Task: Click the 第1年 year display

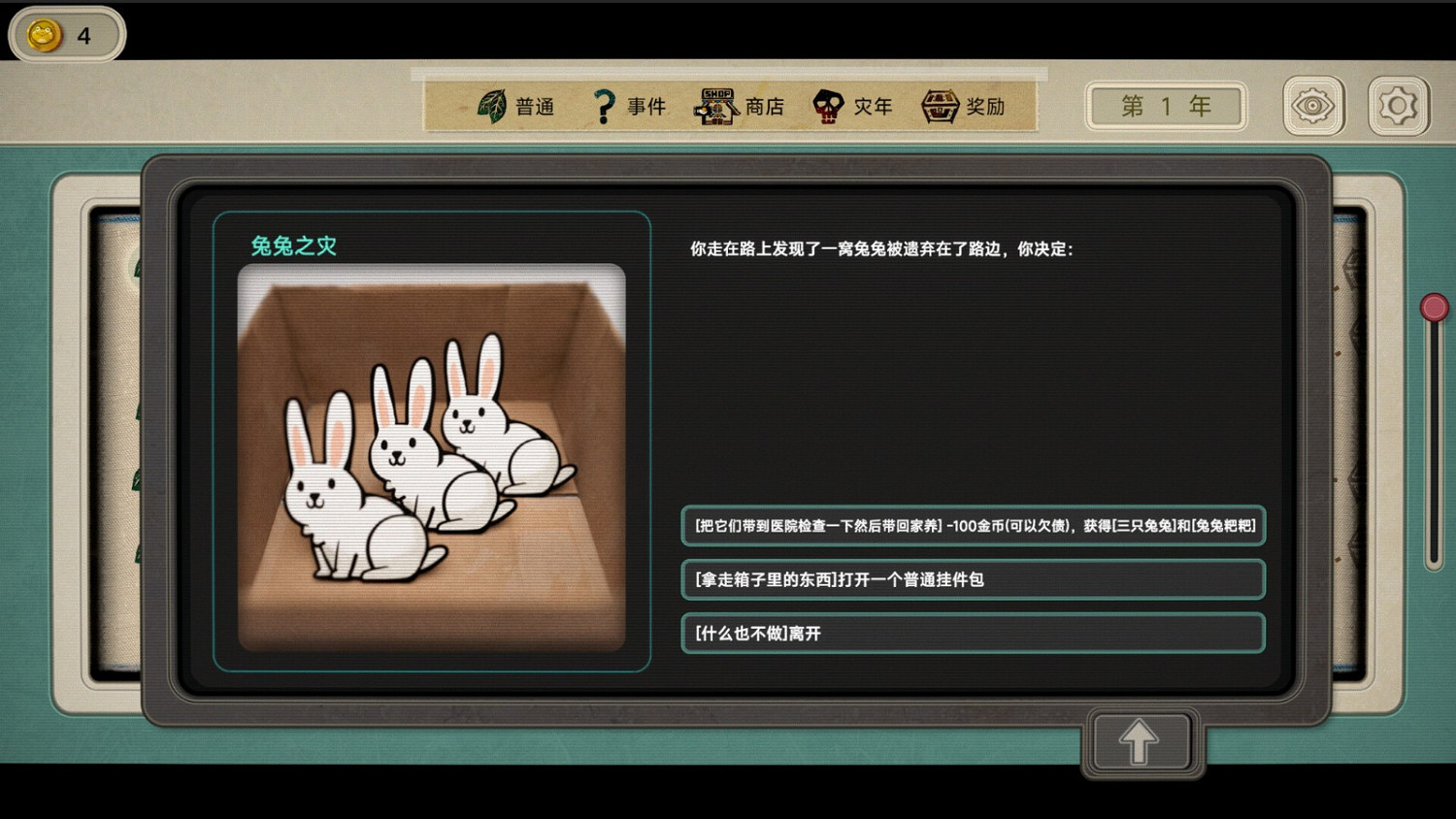Action: [1165, 106]
